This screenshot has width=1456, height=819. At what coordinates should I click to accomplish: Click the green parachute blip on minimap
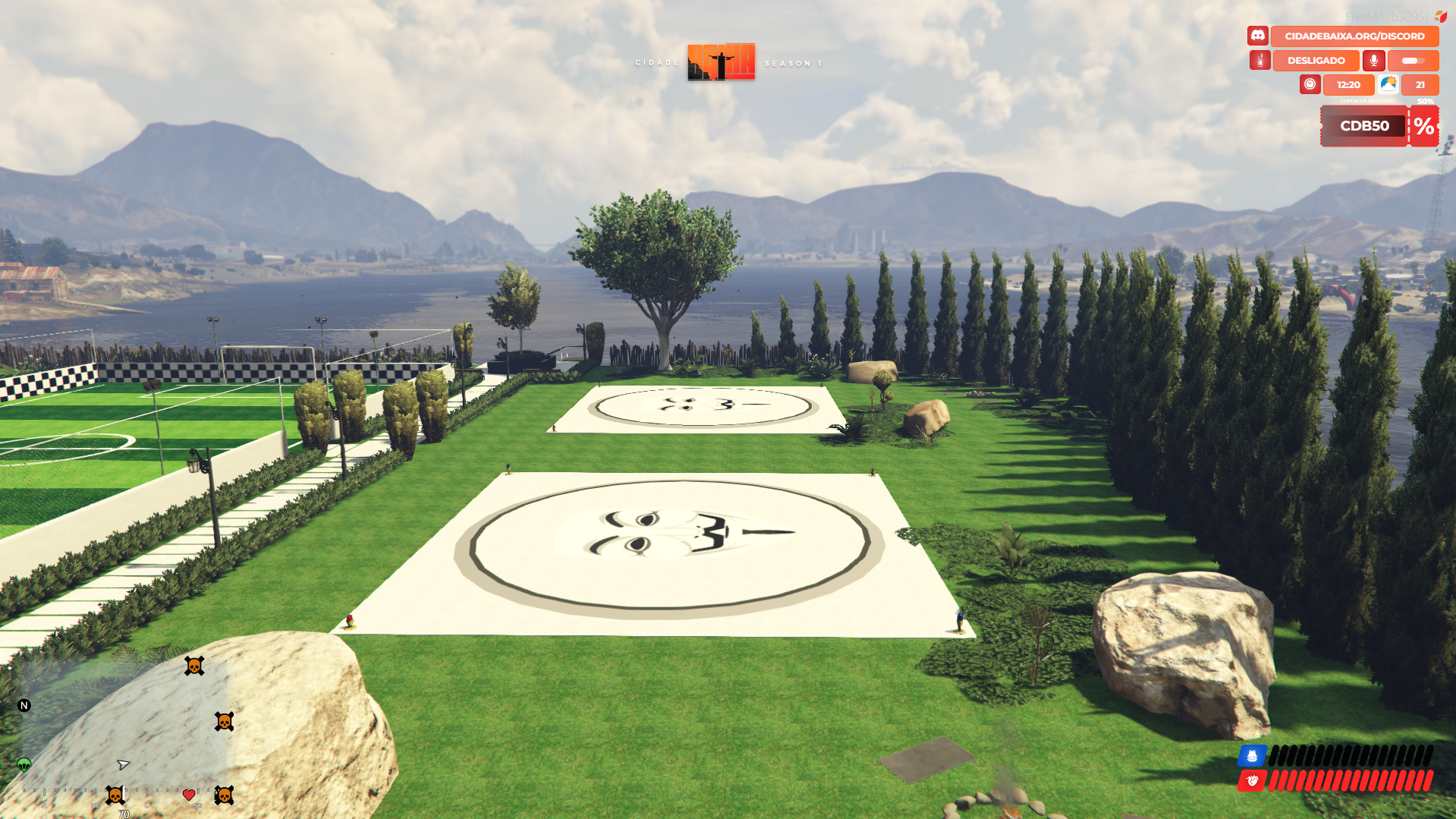24,764
